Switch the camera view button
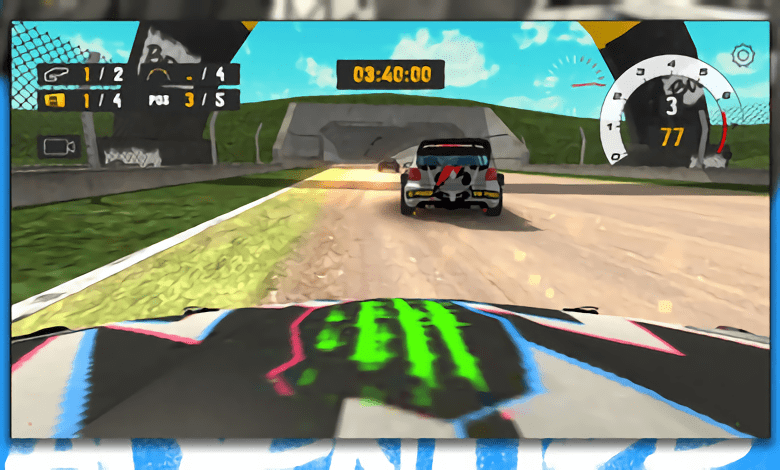The width and height of the screenshot is (780, 470). point(59,147)
